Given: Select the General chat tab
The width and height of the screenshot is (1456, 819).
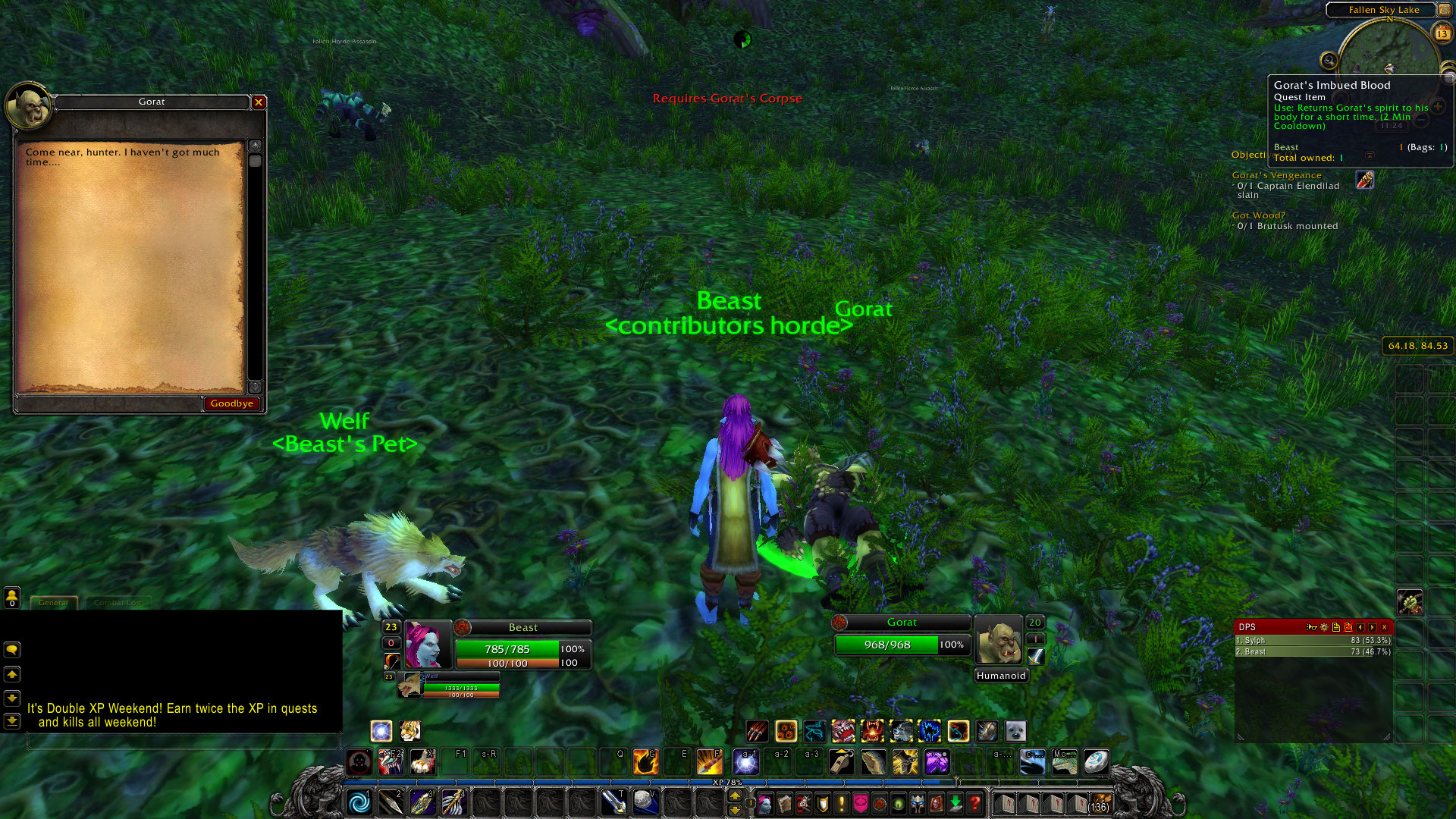Looking at the screenshot, I should coord(53,602).
